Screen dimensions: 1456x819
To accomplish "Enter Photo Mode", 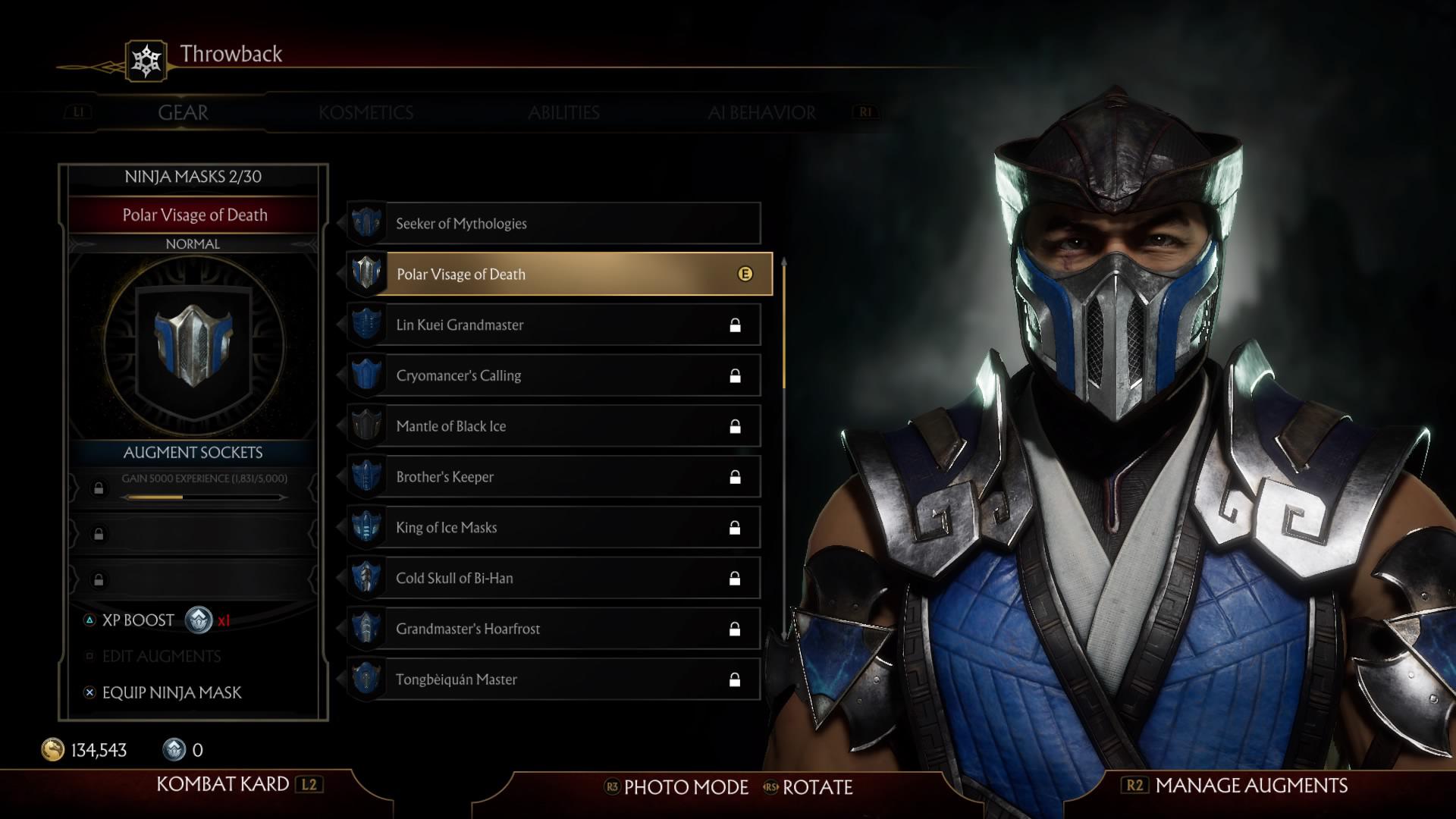I will click(685, 787).
